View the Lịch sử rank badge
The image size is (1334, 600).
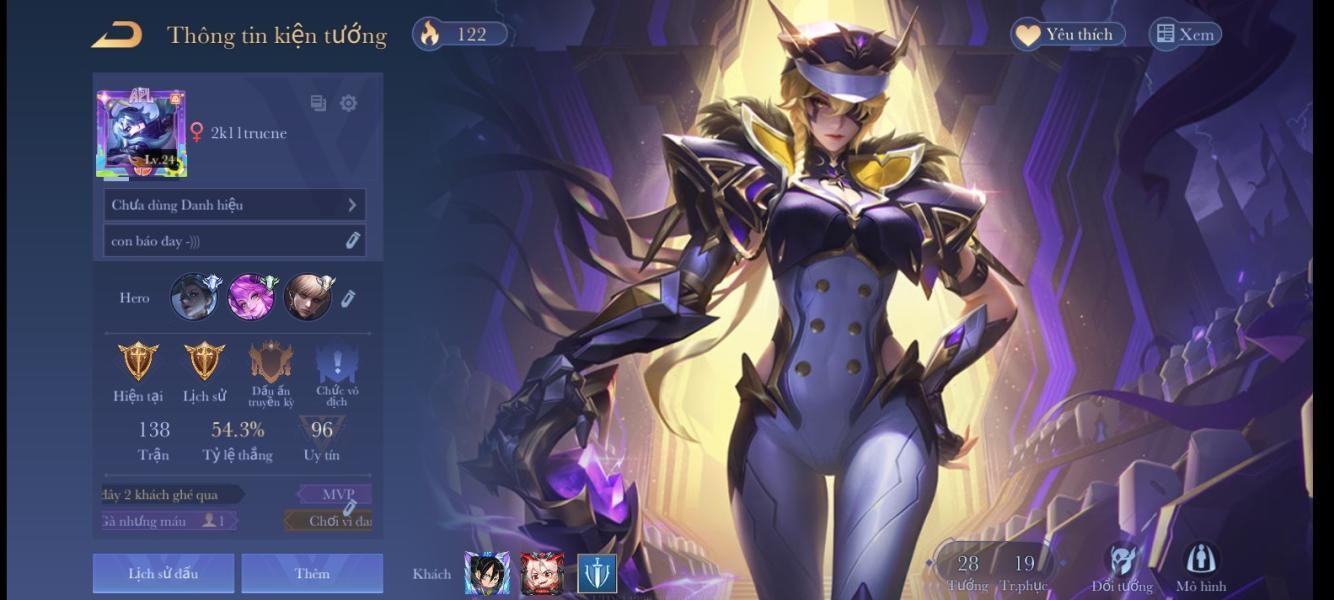pos(204,361)
